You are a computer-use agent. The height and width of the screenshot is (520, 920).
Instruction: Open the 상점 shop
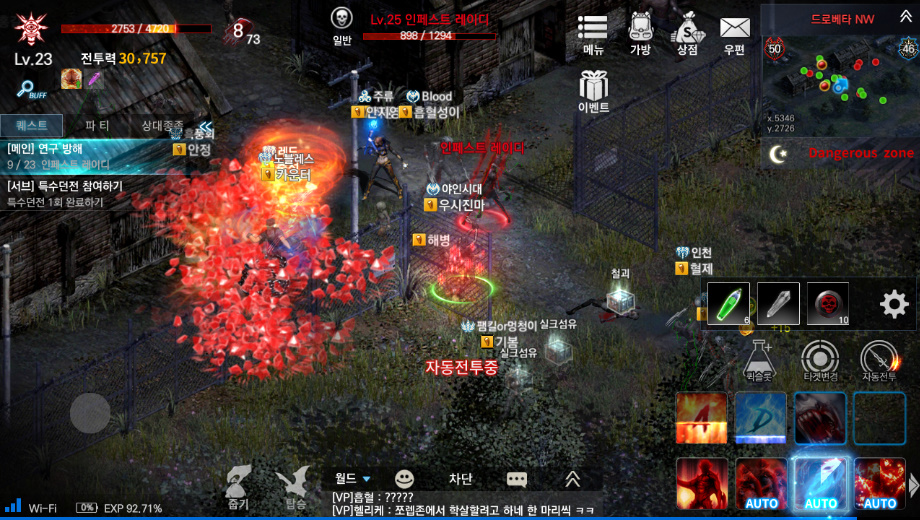pyautogui.click(x=687, y=33)
